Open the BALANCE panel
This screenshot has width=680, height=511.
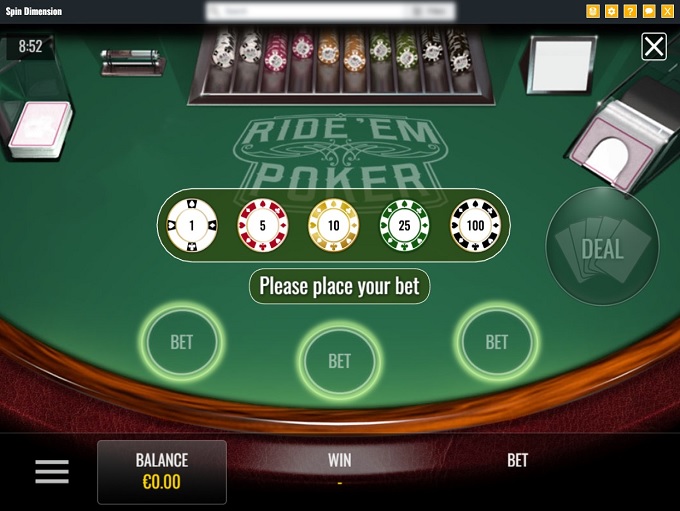pyautogui.click(x=162, y=472)
